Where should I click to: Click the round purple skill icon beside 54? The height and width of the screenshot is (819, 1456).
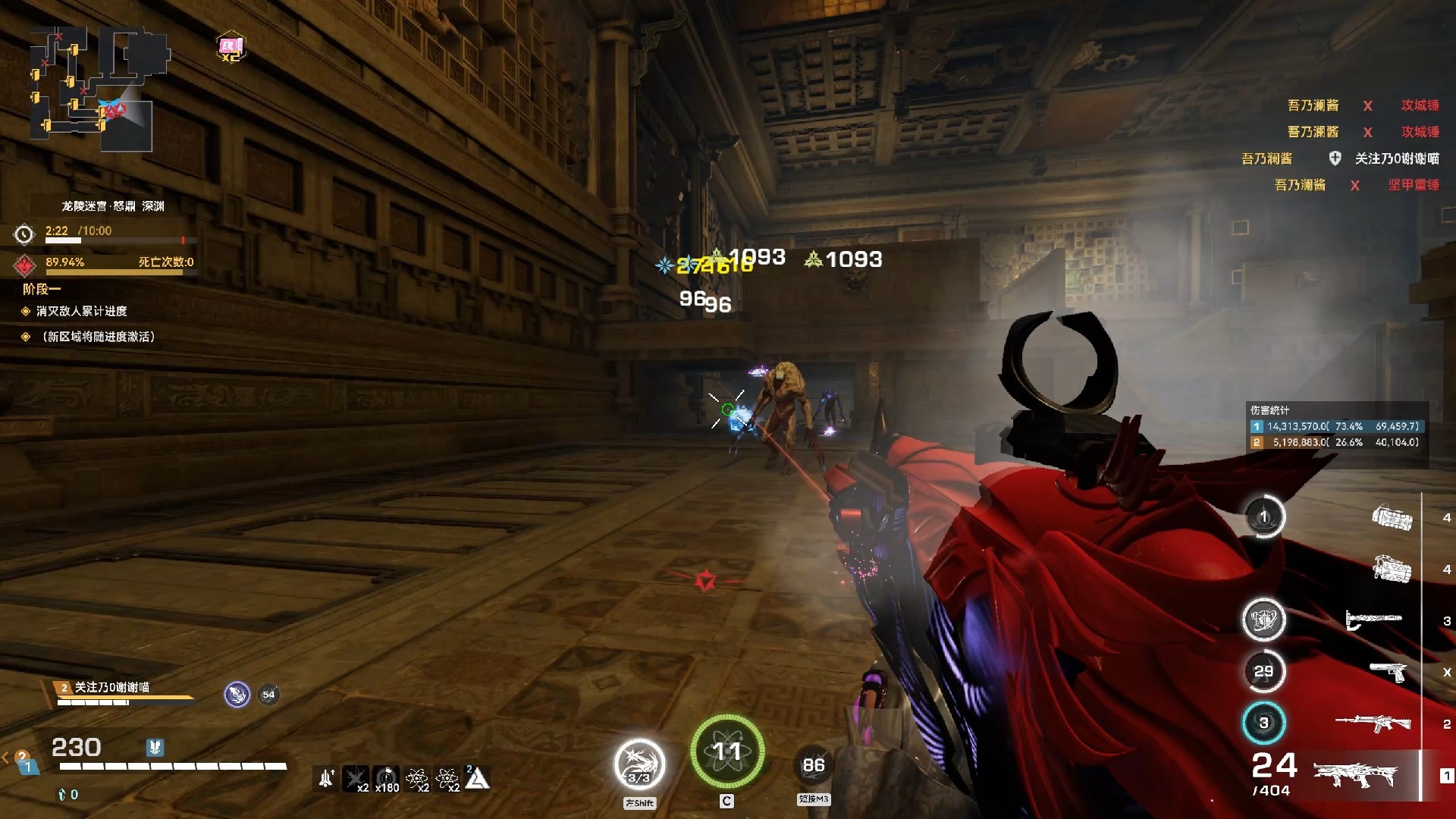click(237, 694)
